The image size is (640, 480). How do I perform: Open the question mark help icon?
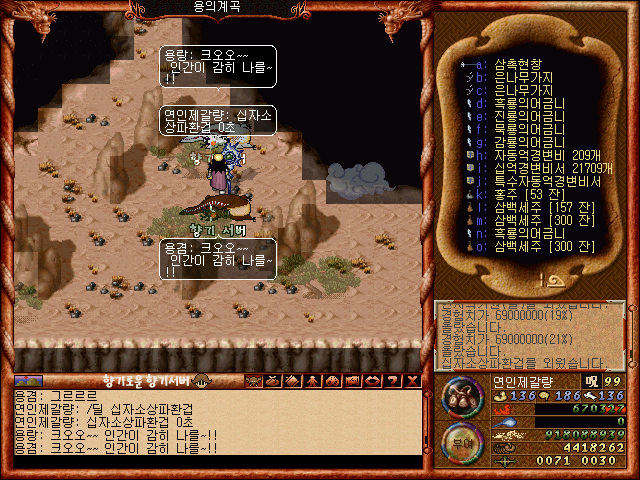click(391, 380)
